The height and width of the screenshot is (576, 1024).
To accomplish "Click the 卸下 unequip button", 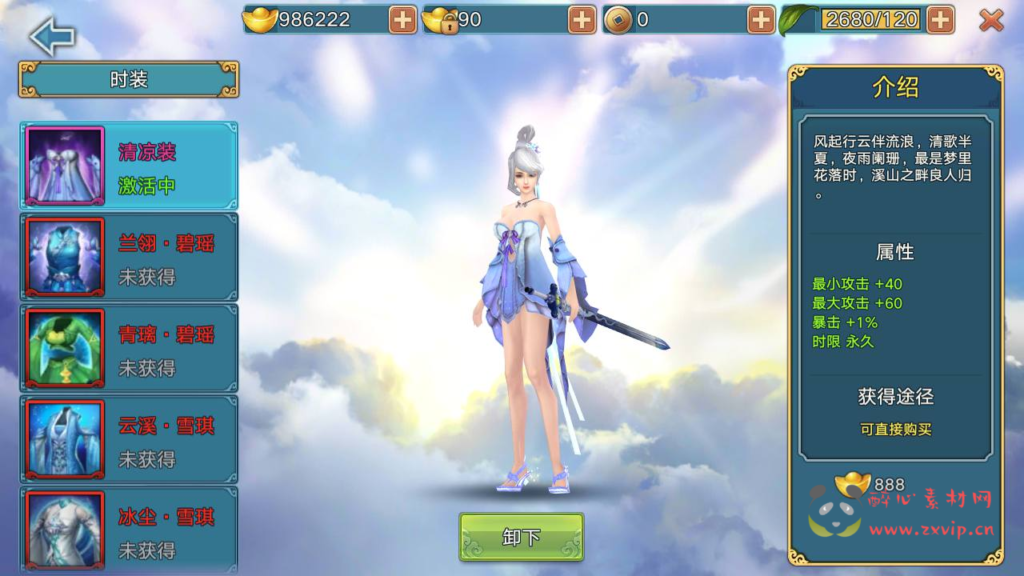I will click(x=521, y=537).
